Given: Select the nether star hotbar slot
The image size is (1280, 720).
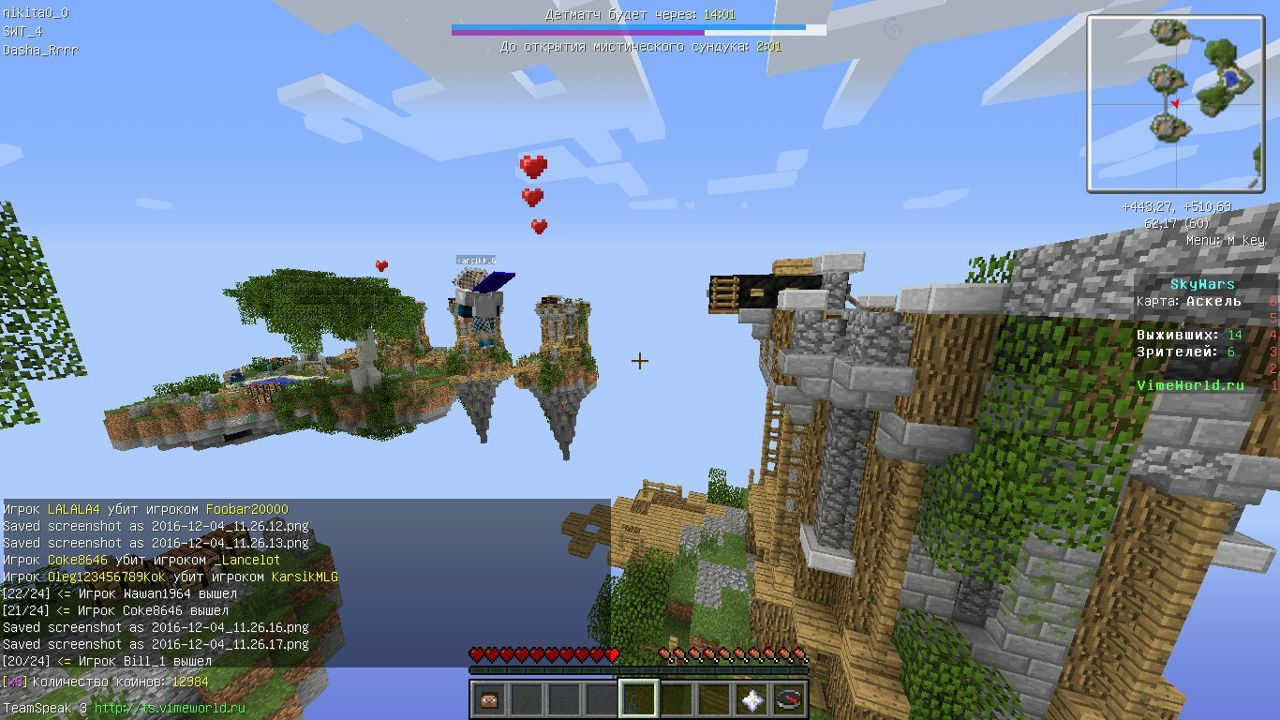Looking at the screenshot, I should click(752, 698).
